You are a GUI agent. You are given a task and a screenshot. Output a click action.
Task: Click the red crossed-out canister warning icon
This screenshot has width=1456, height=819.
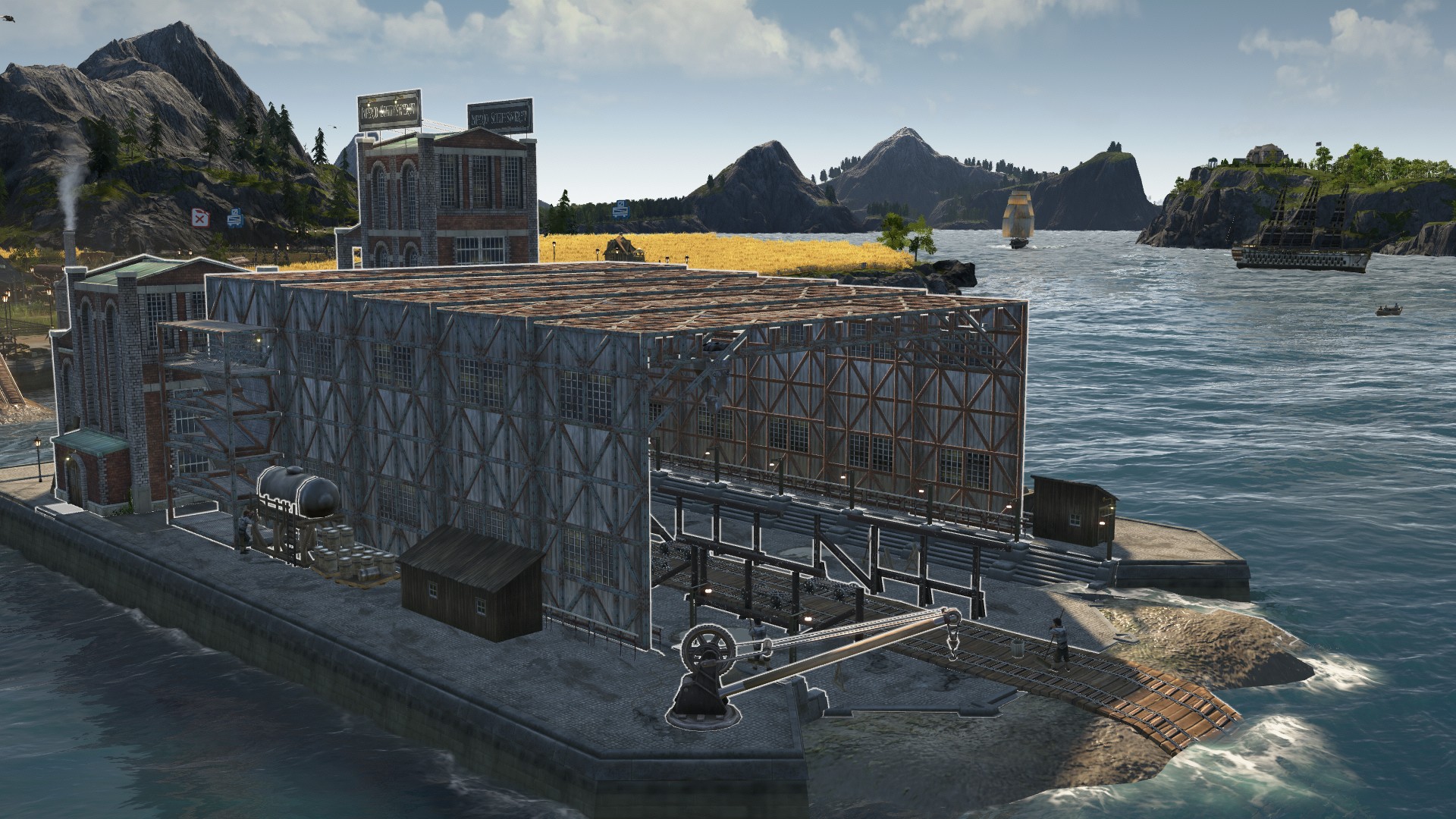pyautogui.click(x=199, y=219)
